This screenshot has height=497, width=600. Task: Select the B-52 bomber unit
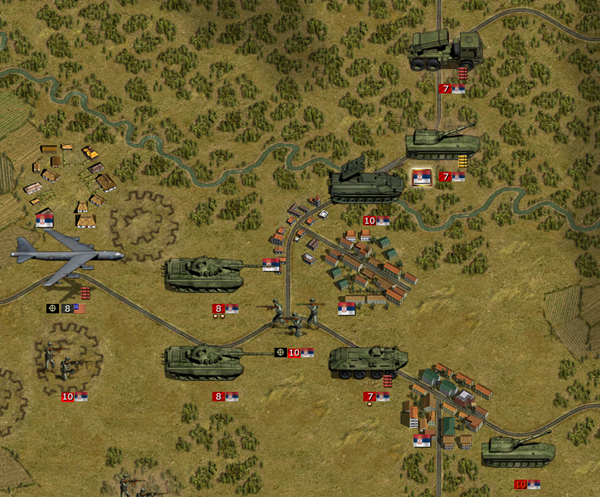(66, 253)
